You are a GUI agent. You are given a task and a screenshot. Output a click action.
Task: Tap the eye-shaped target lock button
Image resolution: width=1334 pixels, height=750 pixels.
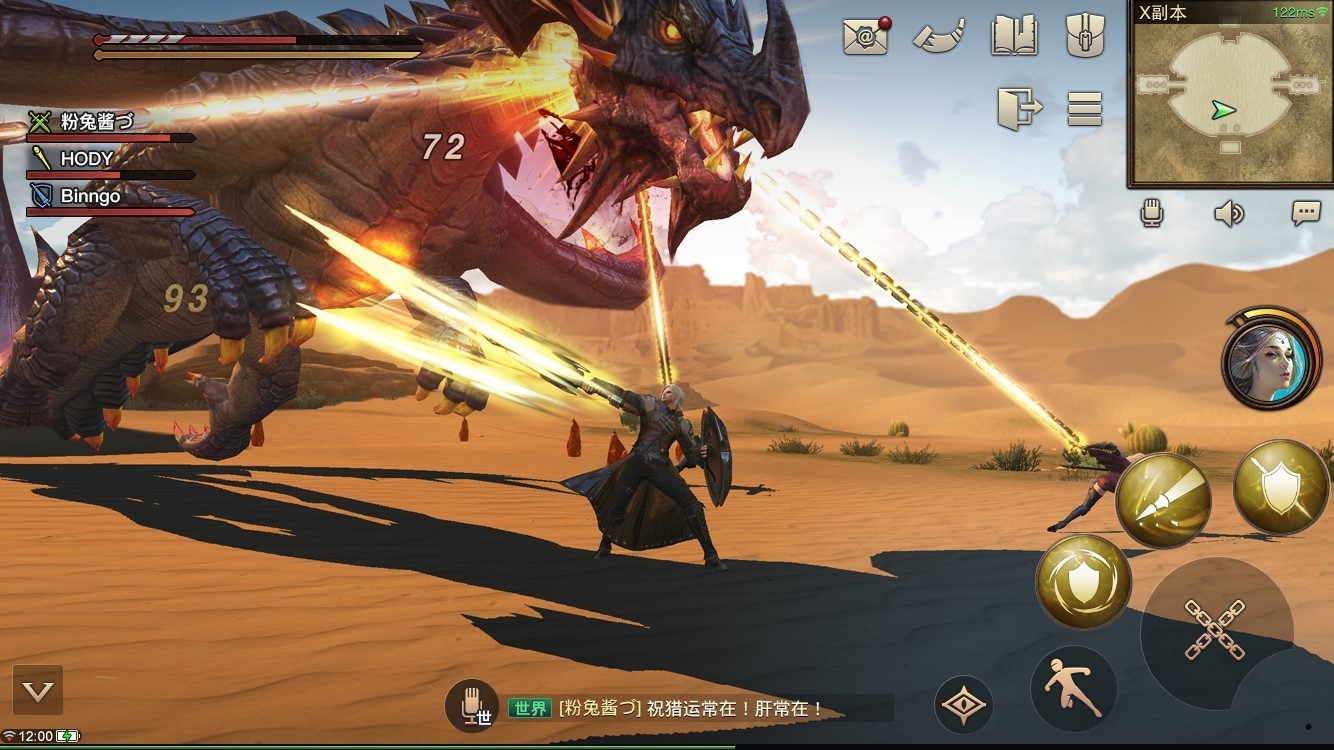click(964, 705)
